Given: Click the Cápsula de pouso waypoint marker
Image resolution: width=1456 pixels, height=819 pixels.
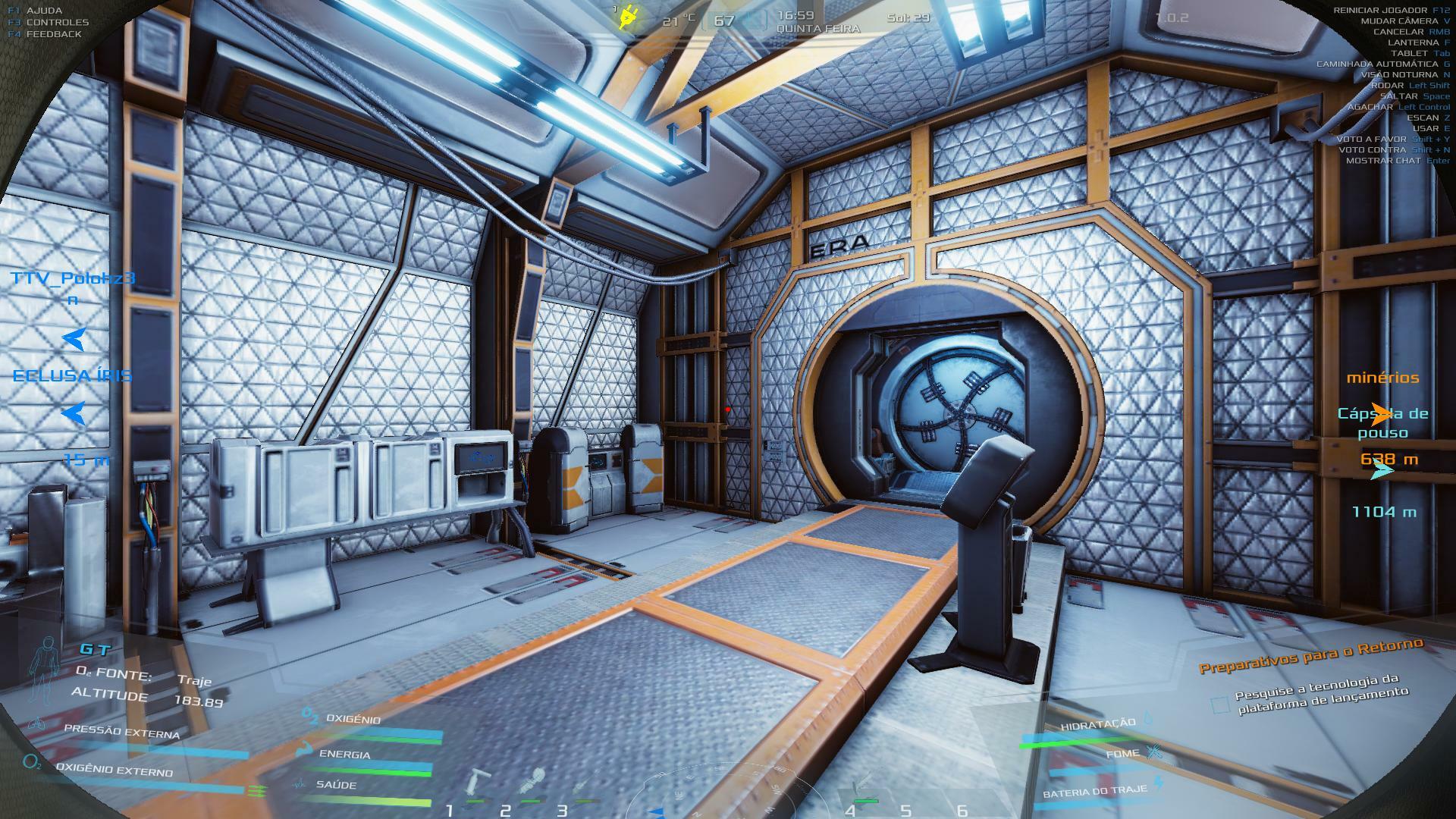Looking at the screenshot, I should click(1382, 470).
